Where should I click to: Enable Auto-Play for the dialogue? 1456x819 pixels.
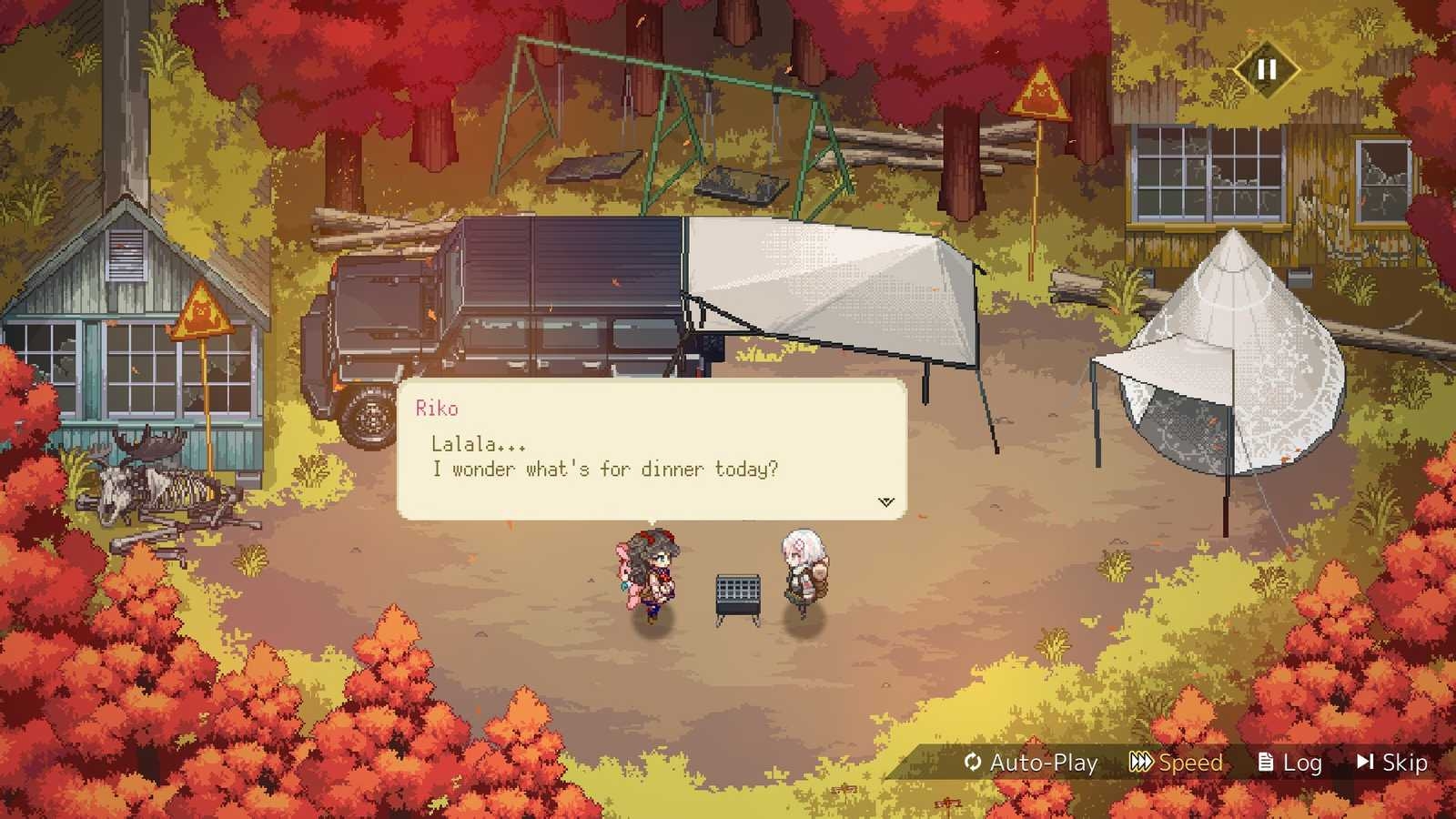[1031, 763]
